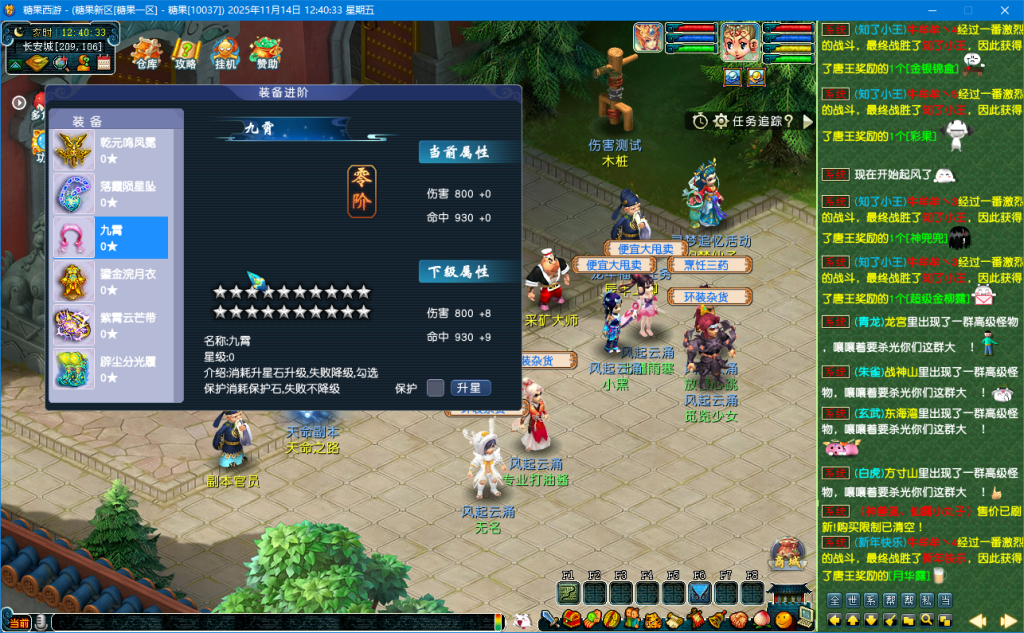Image resolution: width=1024 pixels, height=633 pixels.
Task: Select 乾元鸣凤冕 in the equipment list
Action: tap(110, 150)
